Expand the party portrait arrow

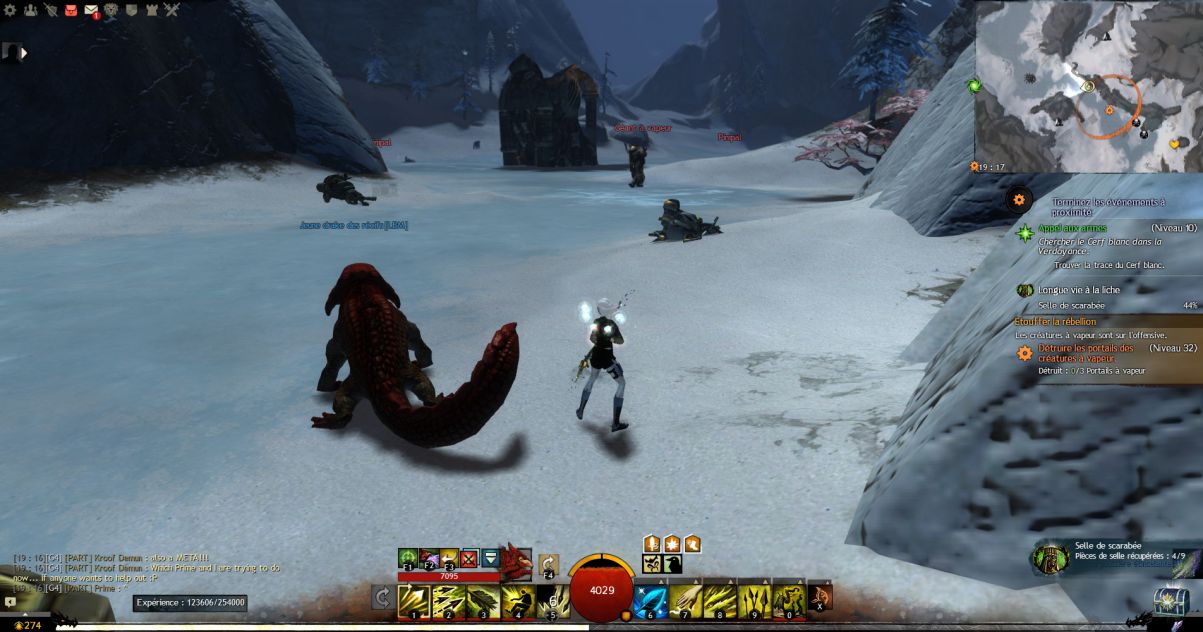[23, 52]
